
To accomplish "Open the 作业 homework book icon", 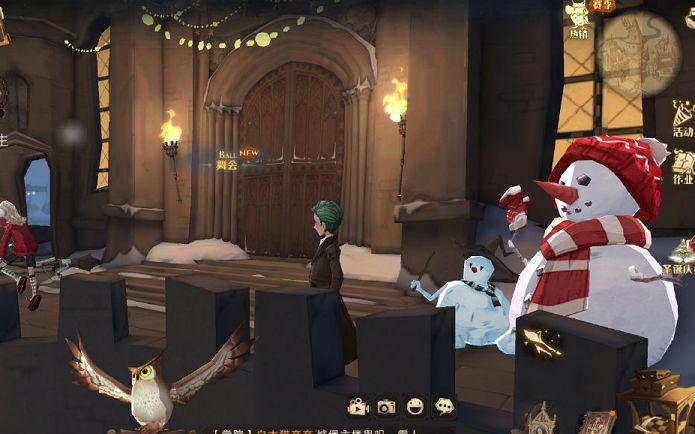I will pos(683,166).
